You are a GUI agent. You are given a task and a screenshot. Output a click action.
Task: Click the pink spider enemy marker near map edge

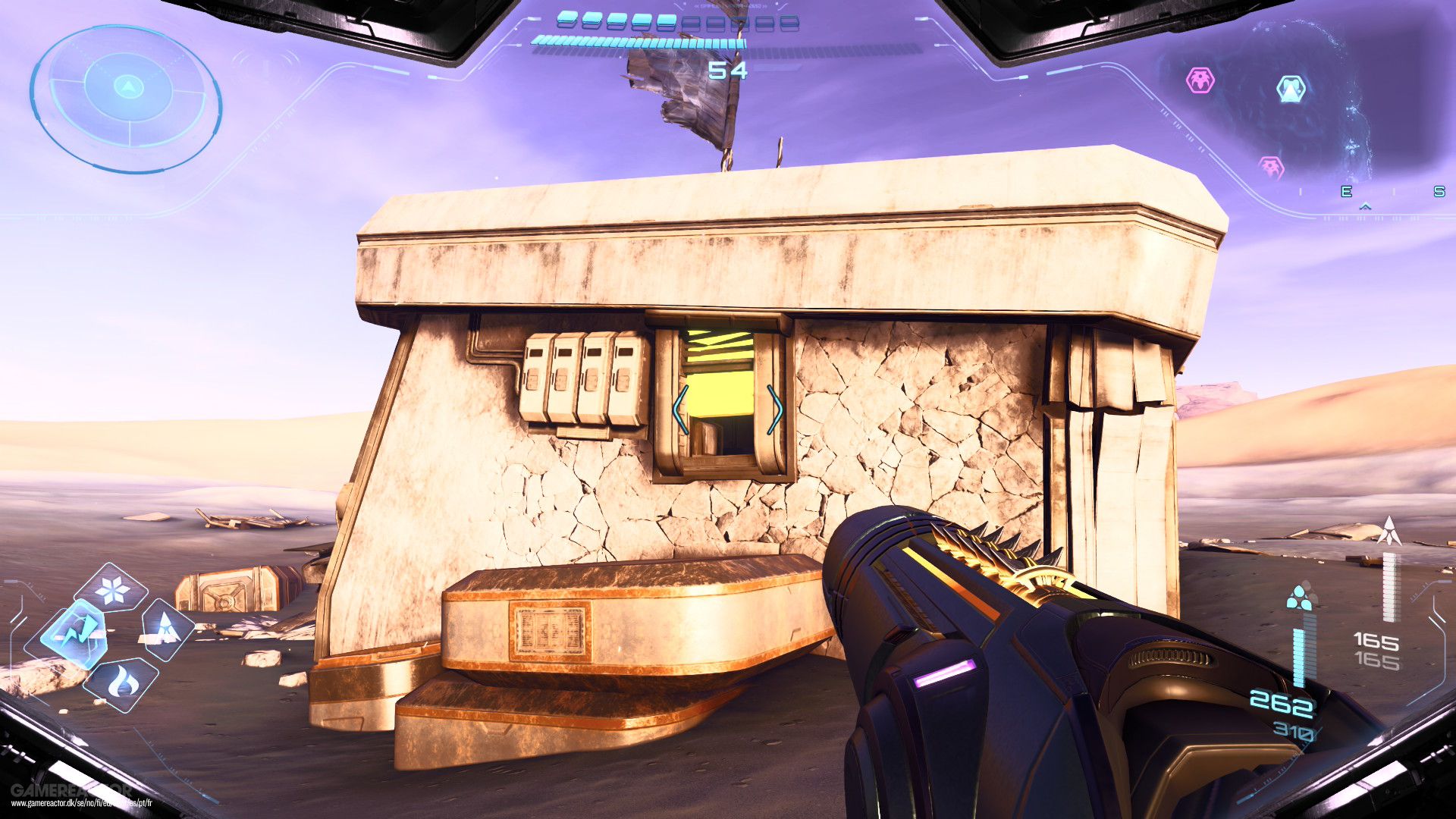(1200, 80)
